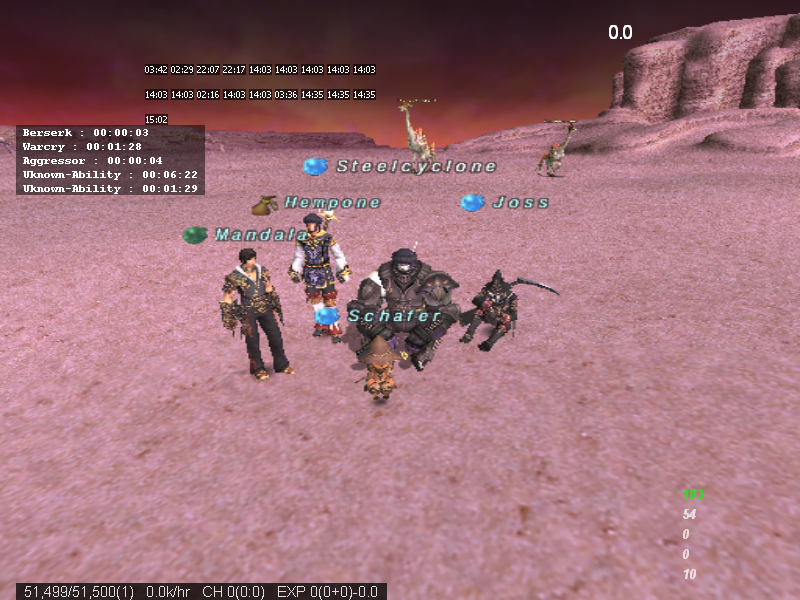Select the Steelcyclone player nameplate

415,167
